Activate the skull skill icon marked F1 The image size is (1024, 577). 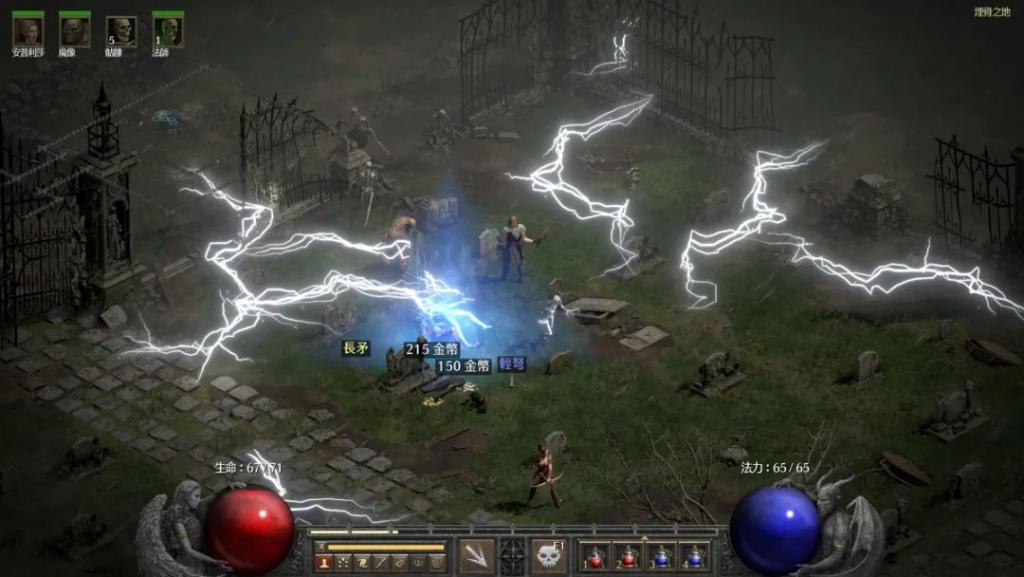click(x=548, y=556)
